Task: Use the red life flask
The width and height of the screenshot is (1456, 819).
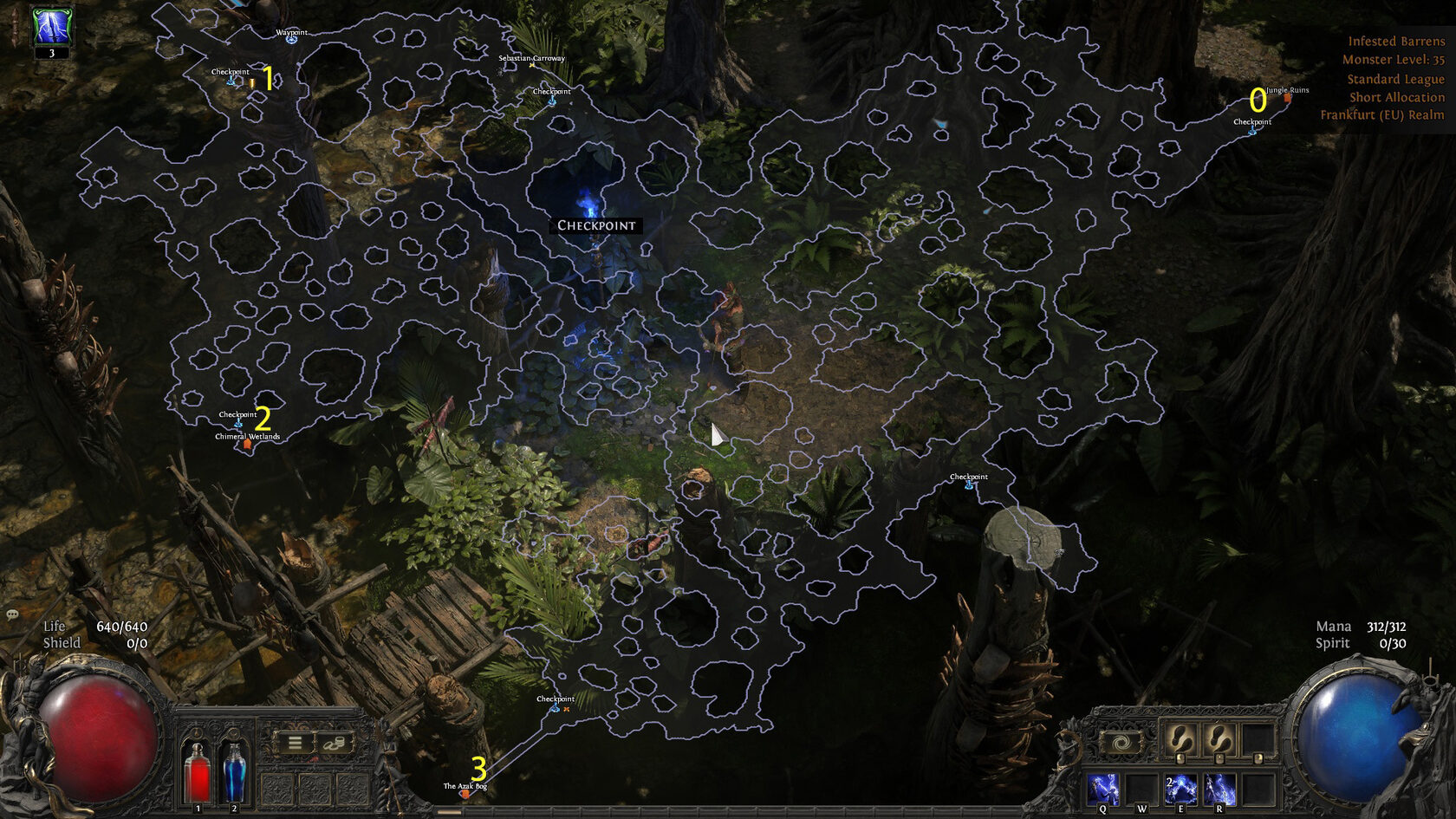Action: (x=198, y=771)
